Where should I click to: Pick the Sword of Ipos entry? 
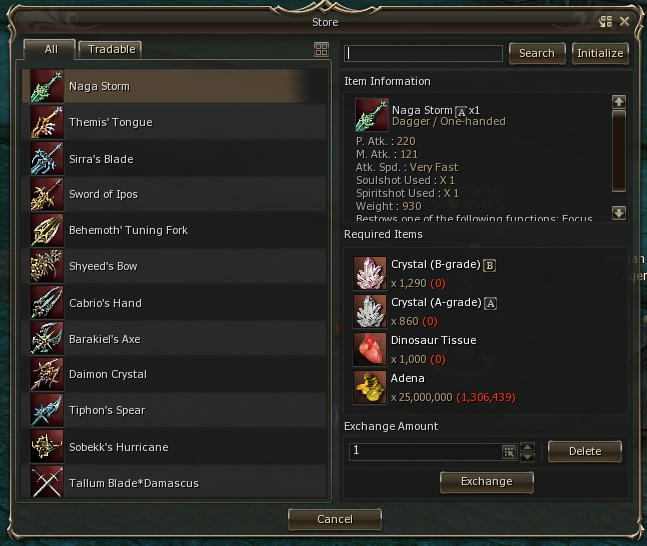coord(176,194)
